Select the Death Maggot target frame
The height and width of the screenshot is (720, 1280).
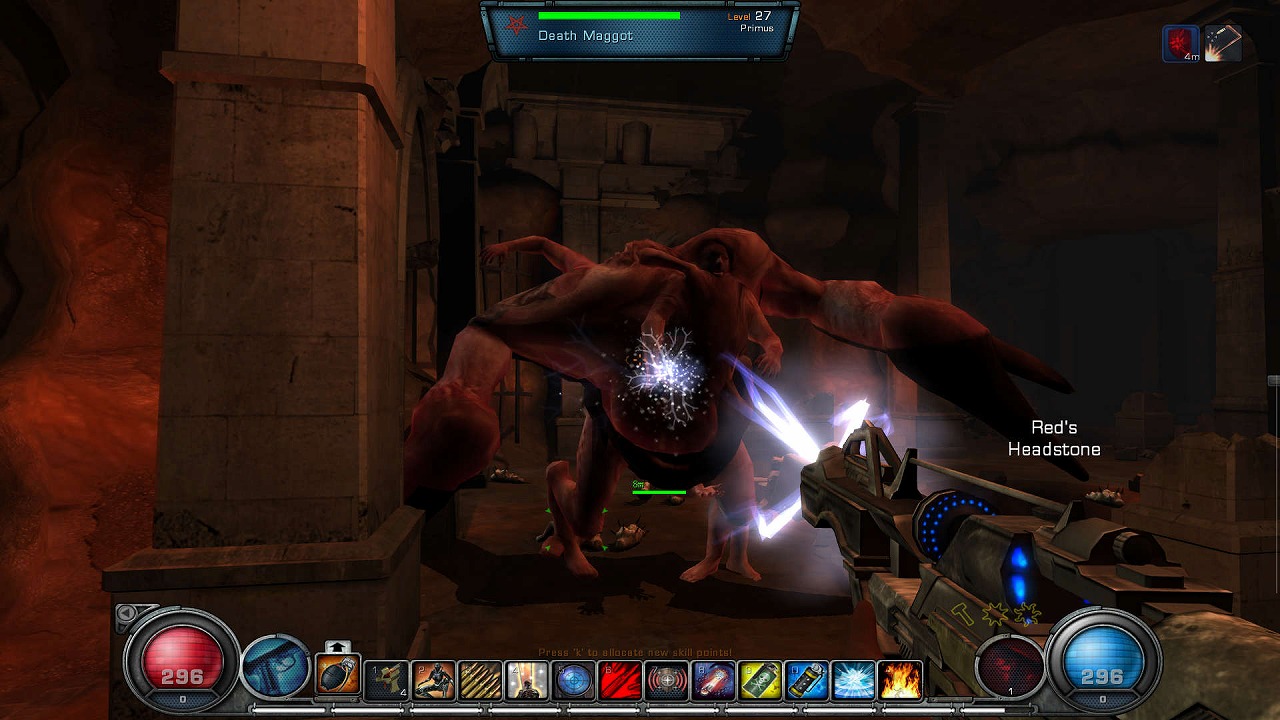pos(640,30)
